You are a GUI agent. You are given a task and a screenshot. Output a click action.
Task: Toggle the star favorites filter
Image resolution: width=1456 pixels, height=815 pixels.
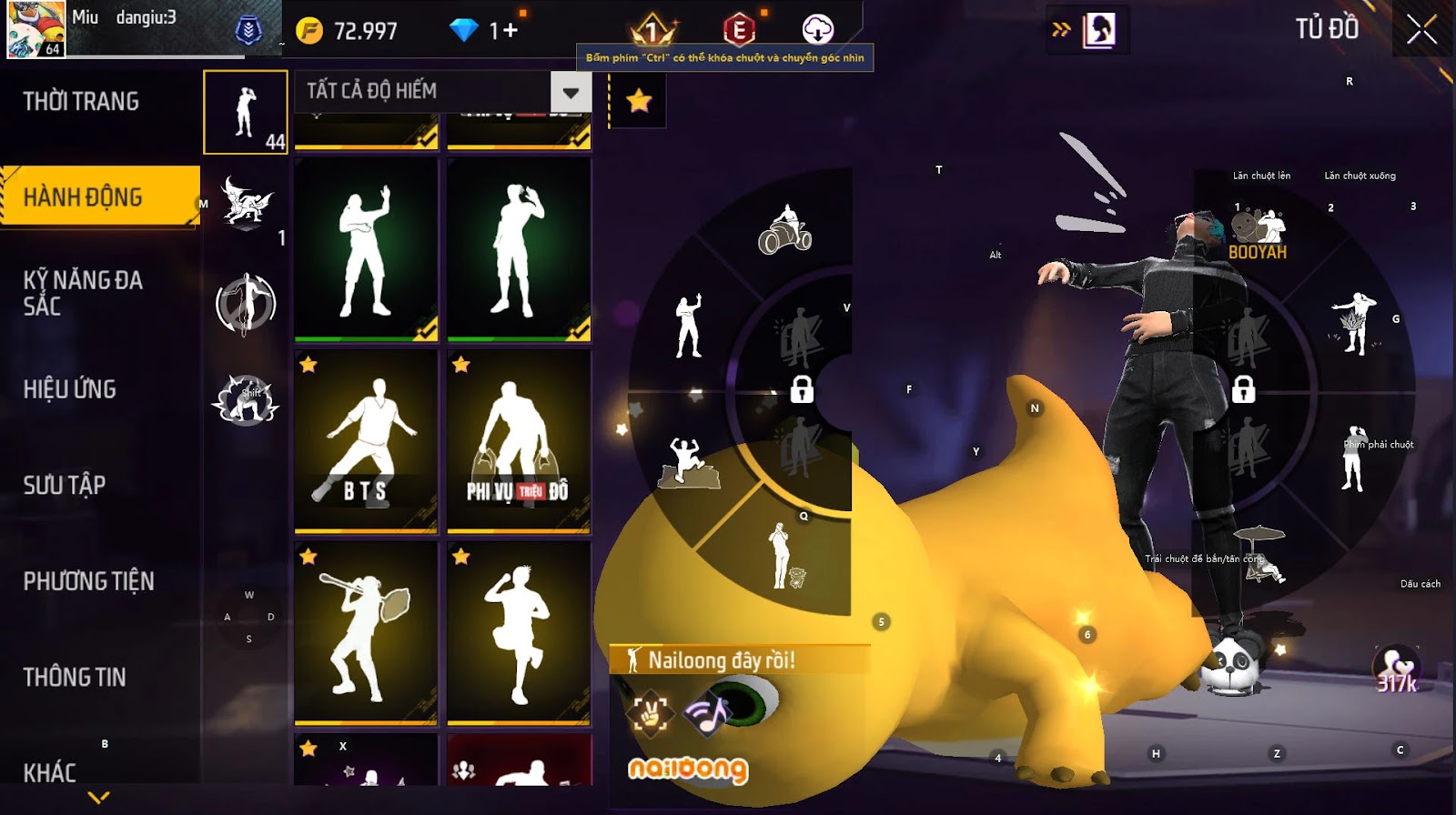point(639,100)
